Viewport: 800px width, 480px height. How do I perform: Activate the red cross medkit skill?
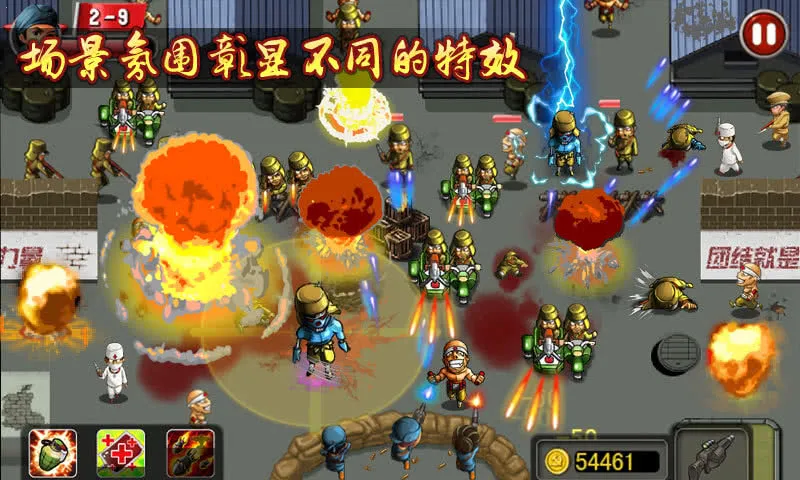pyautogui.click(x=120, y=451)
